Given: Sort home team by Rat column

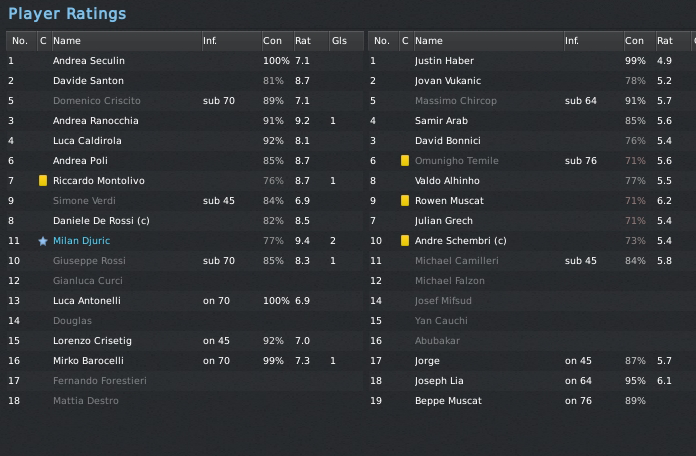Looking at the screenshot, I should pyautogui.click(x=302, y=41).
